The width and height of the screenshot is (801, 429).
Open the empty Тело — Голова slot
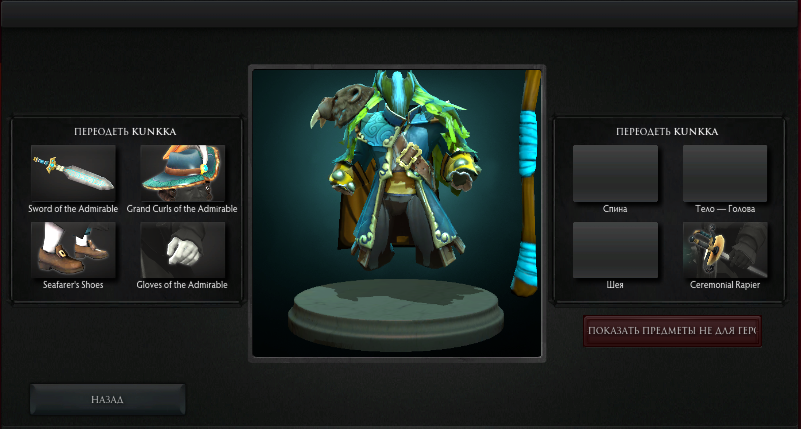pyautogui.click(x=724, y=174)
